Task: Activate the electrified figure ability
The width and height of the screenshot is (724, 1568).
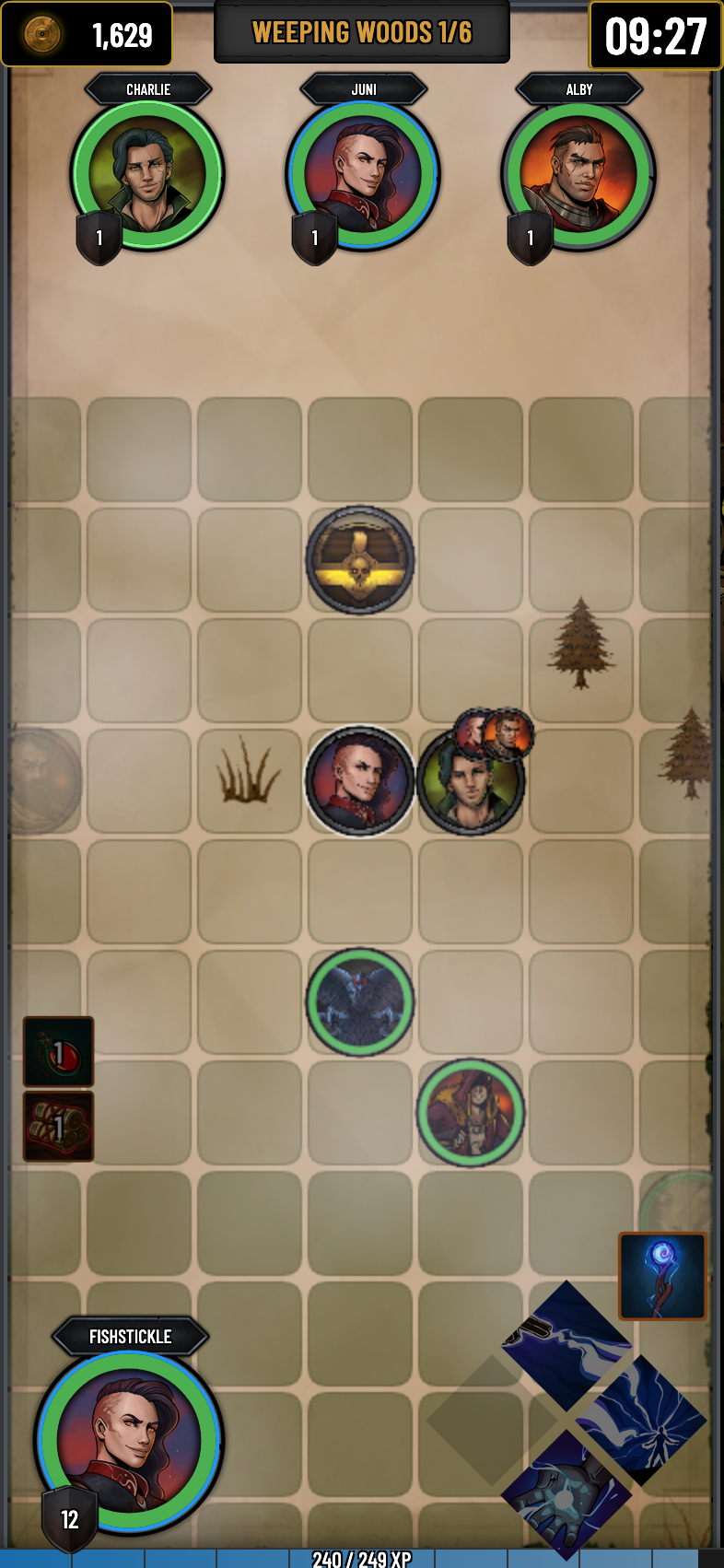Action: tap(640, 1420)
